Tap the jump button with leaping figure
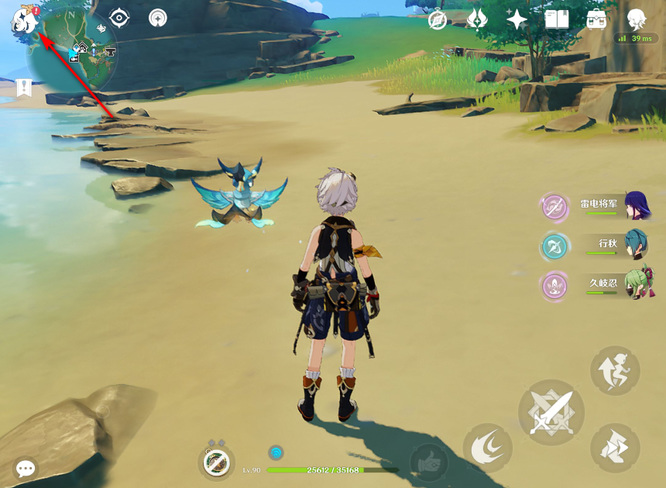The image size is (666, 488). coord(615,372)
